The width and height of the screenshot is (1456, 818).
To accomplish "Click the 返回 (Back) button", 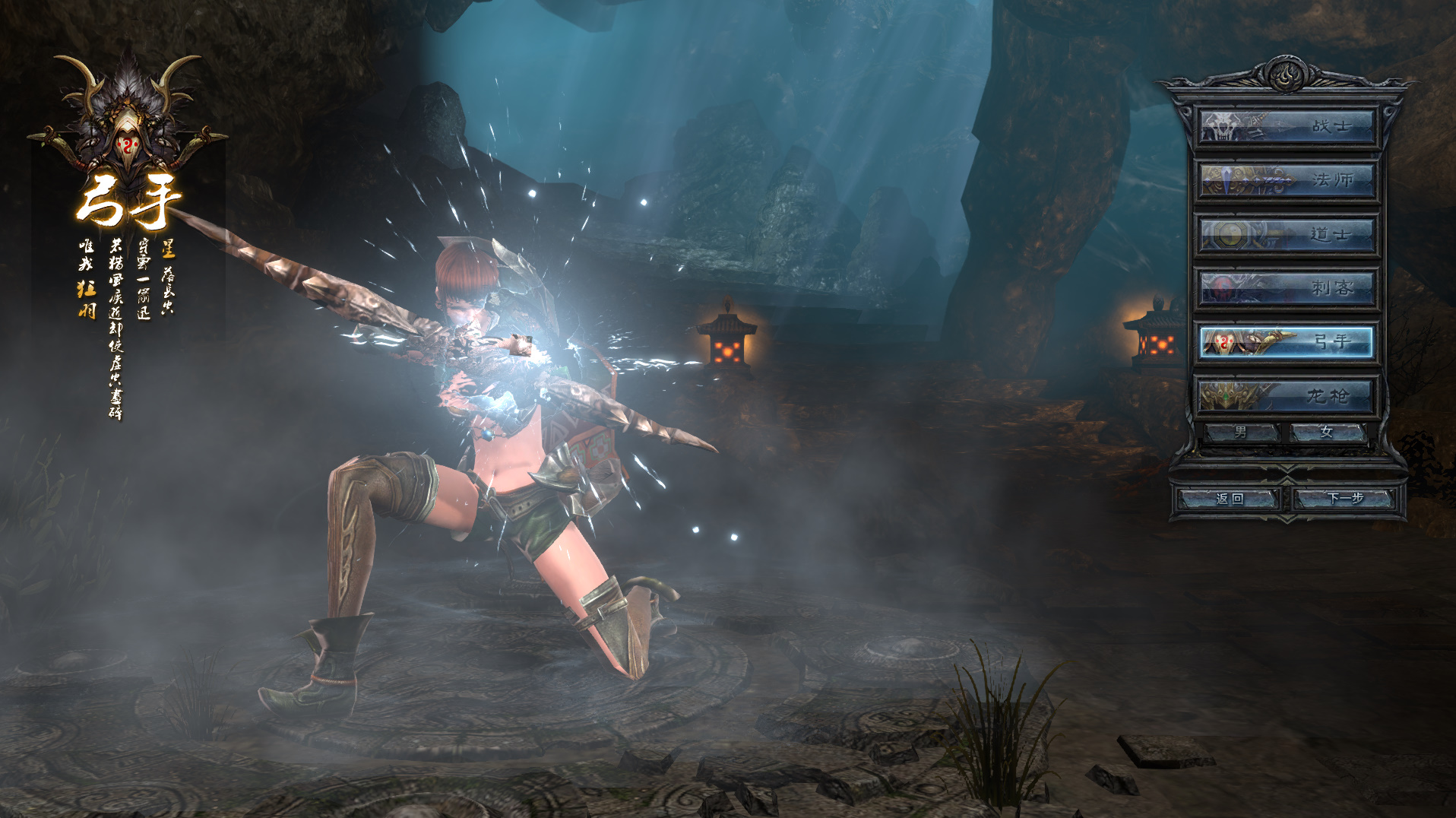I will tap(1229, 499).
